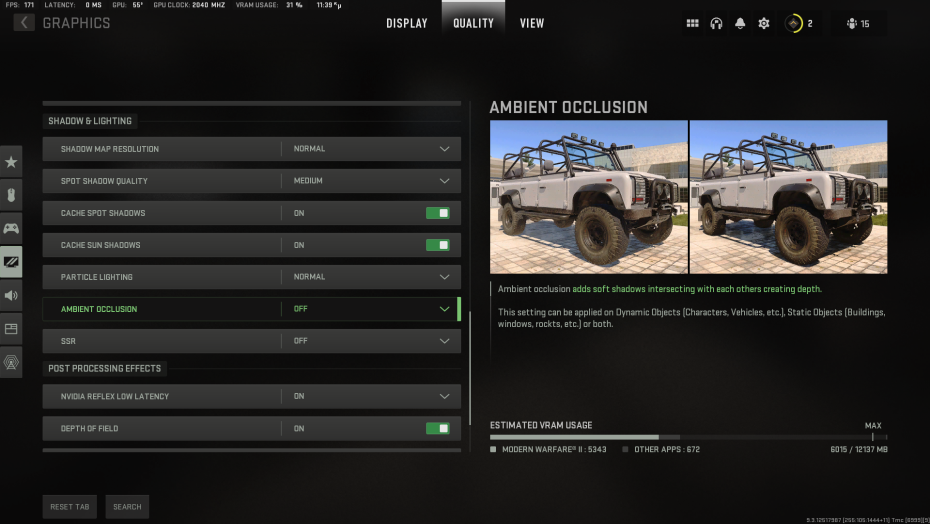Viewport: 930px width, 524px height.
Task: Select the controller settings category
Action: tap(12, 228)
